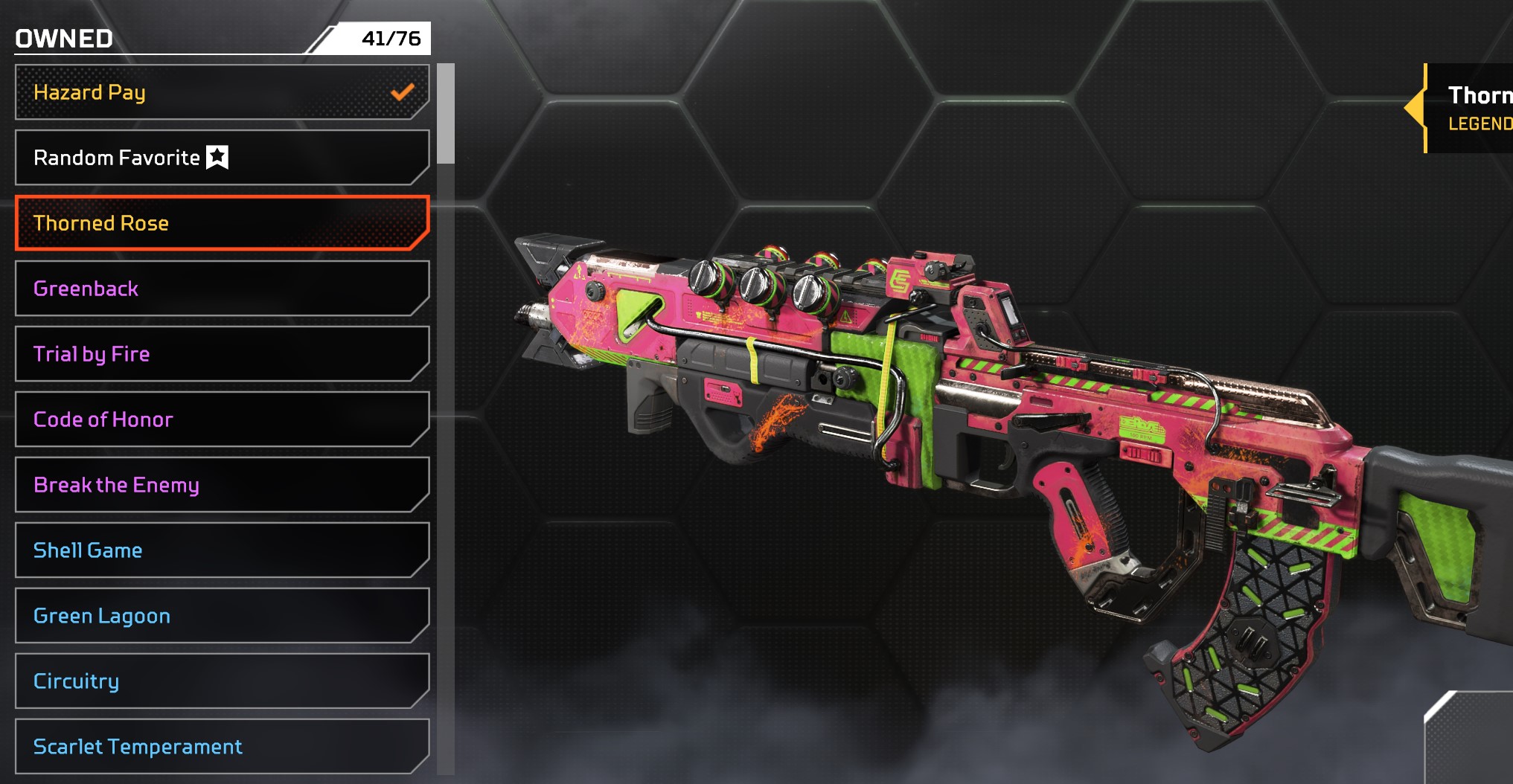1513x784 pixels.
Task: Select the Hazard Pay skin
Action: (x=222, y=92)
